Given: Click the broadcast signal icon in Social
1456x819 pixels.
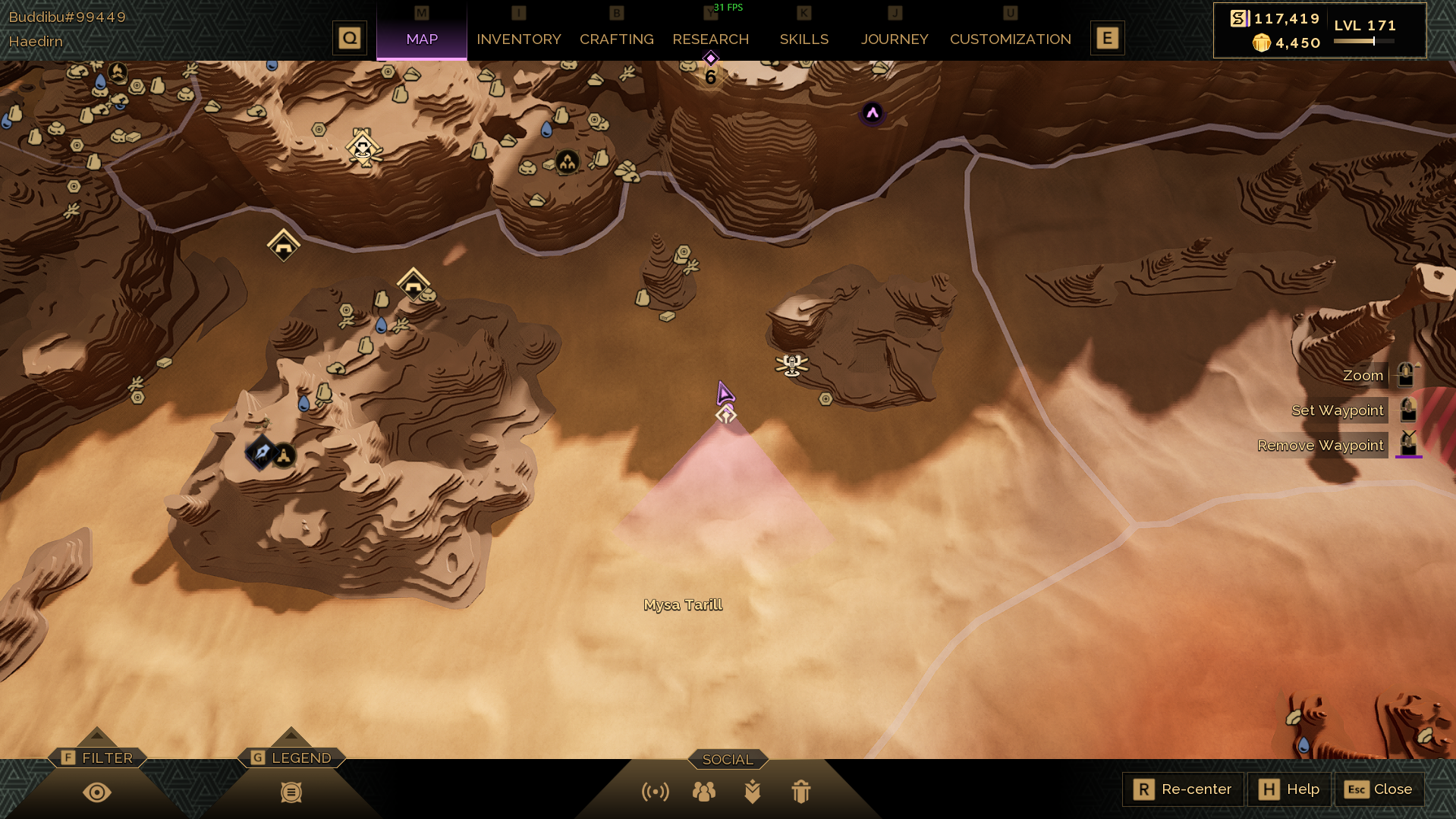Looking at the screenshot, I should (655, 792).
